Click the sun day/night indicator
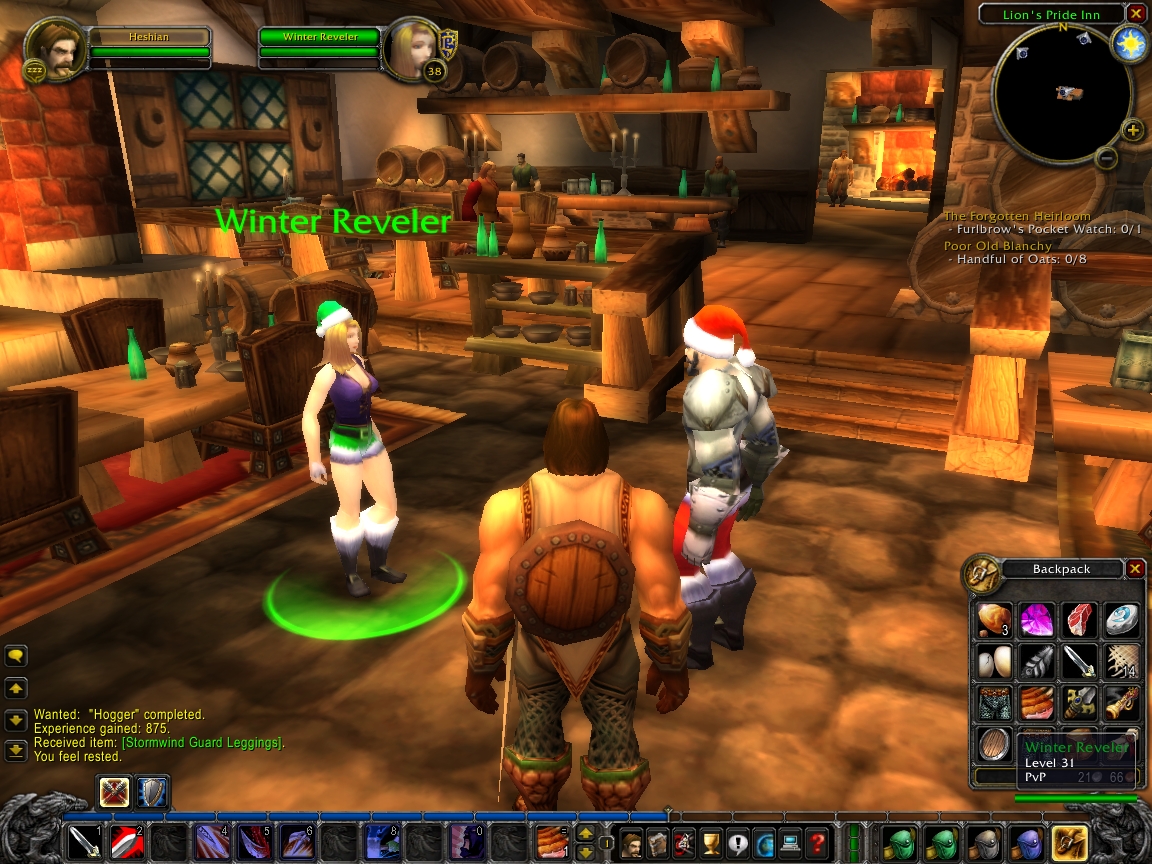1152x864 pixels. [1131, 43]
